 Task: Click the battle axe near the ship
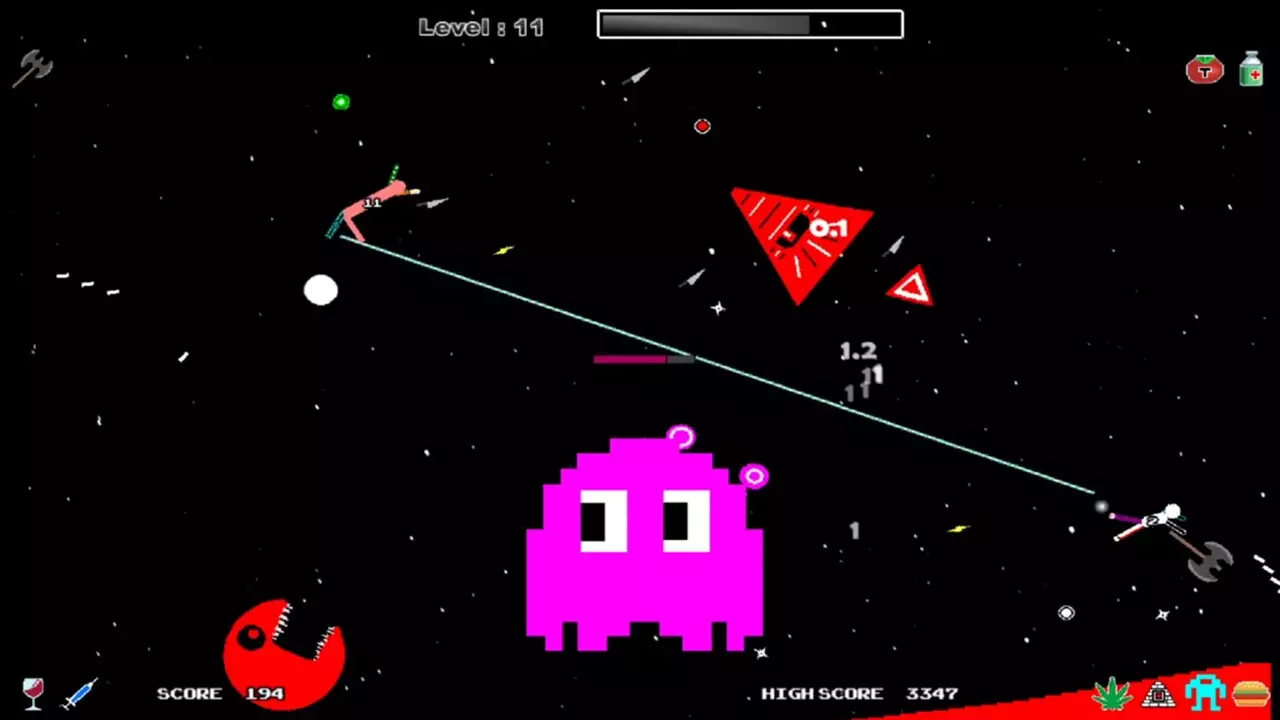[x=1211, y=561]
